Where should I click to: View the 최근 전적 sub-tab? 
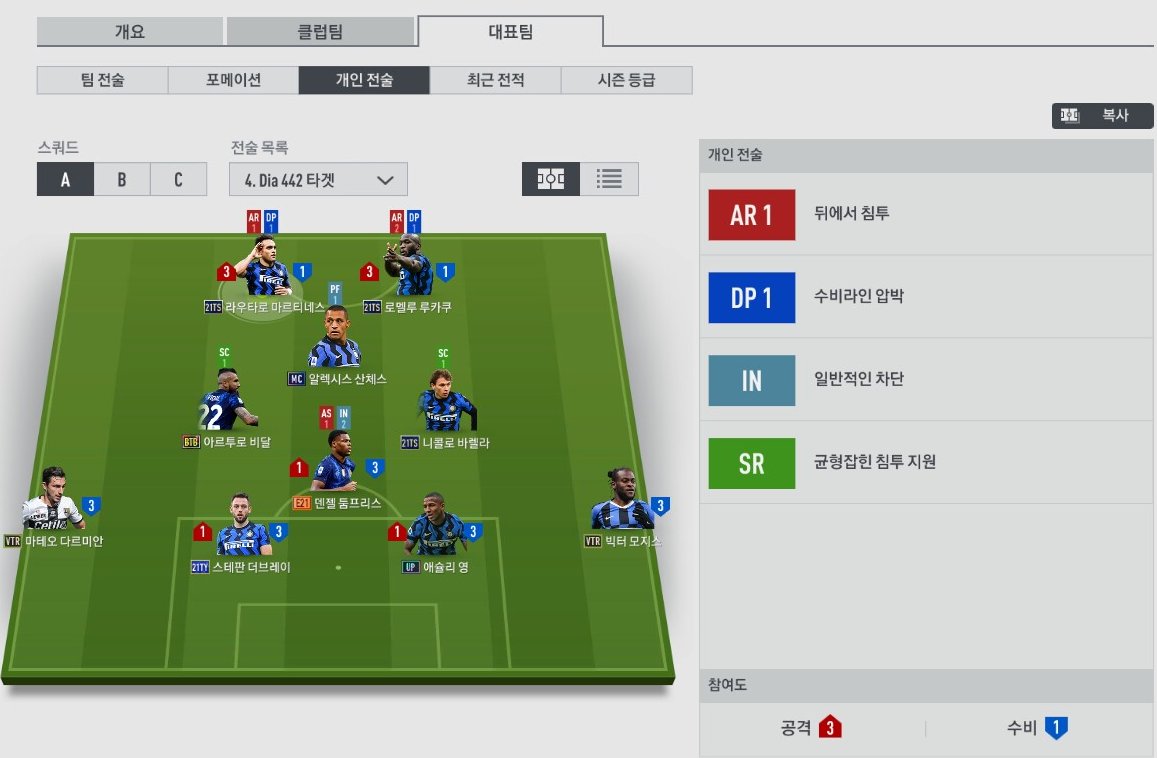coord(495,80)
